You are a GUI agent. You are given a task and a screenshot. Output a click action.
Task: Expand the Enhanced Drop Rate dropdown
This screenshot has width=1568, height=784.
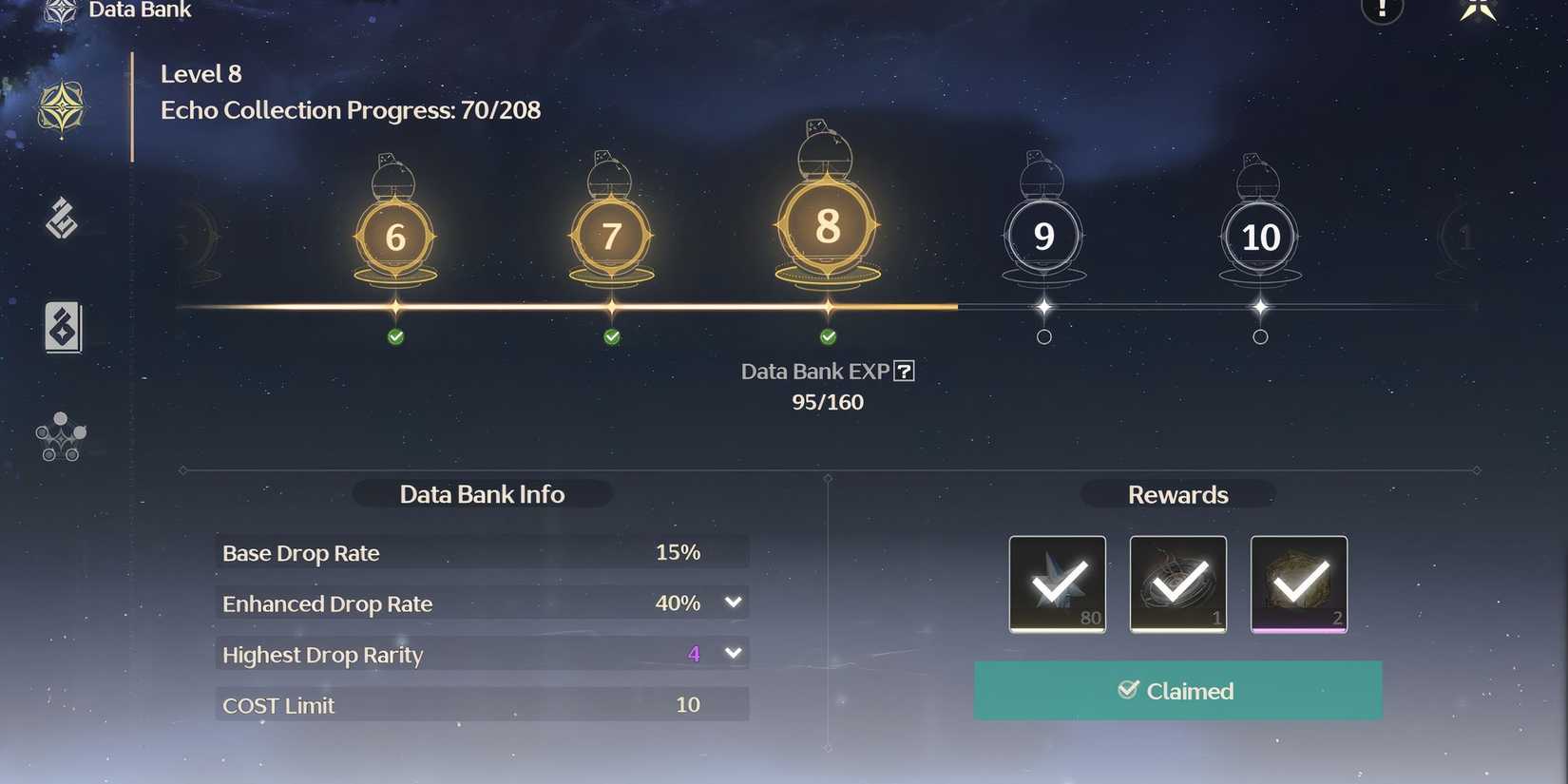tap(732, 602)
